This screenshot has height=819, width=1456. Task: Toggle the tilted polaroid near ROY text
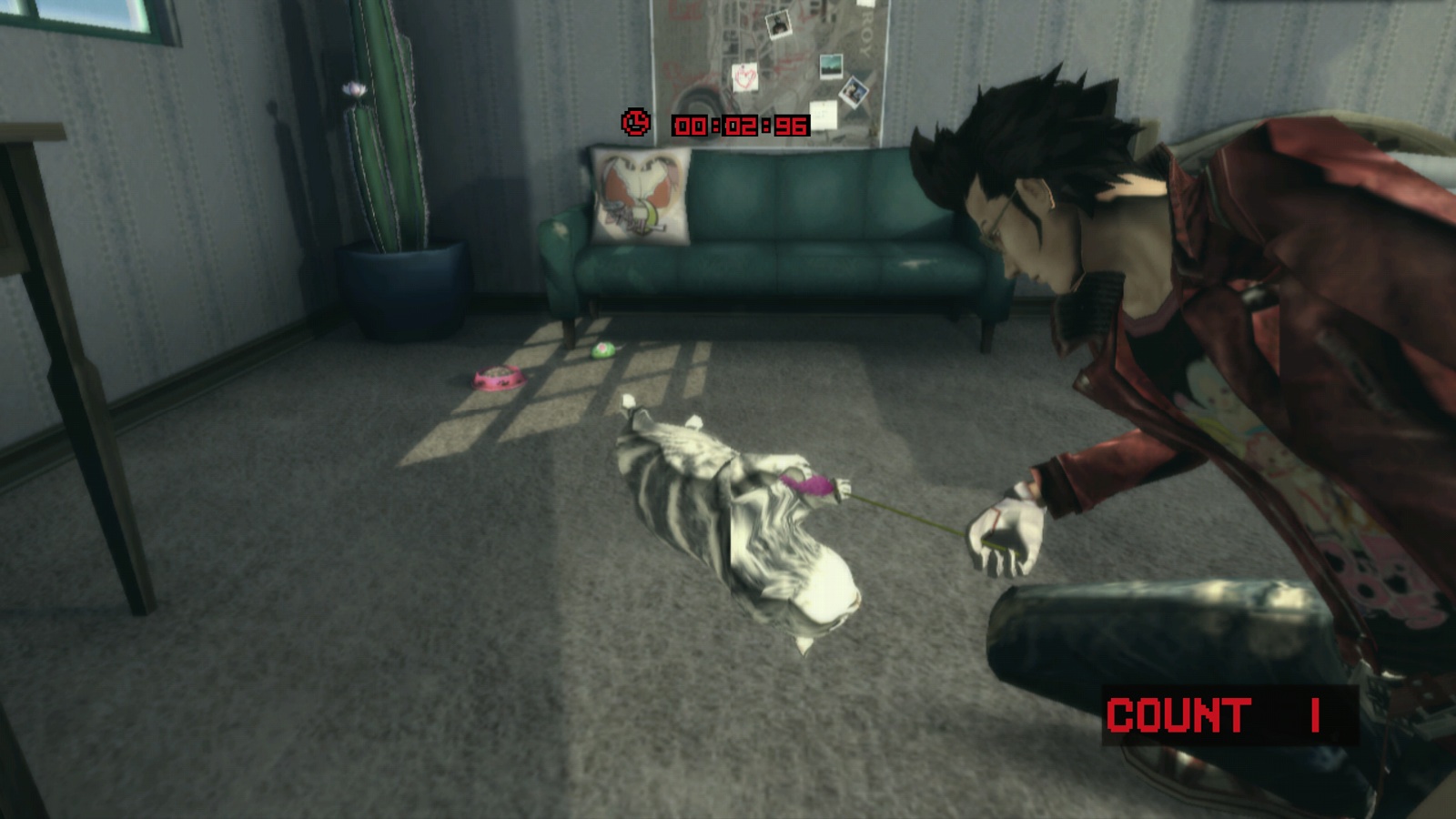(854, 93)
